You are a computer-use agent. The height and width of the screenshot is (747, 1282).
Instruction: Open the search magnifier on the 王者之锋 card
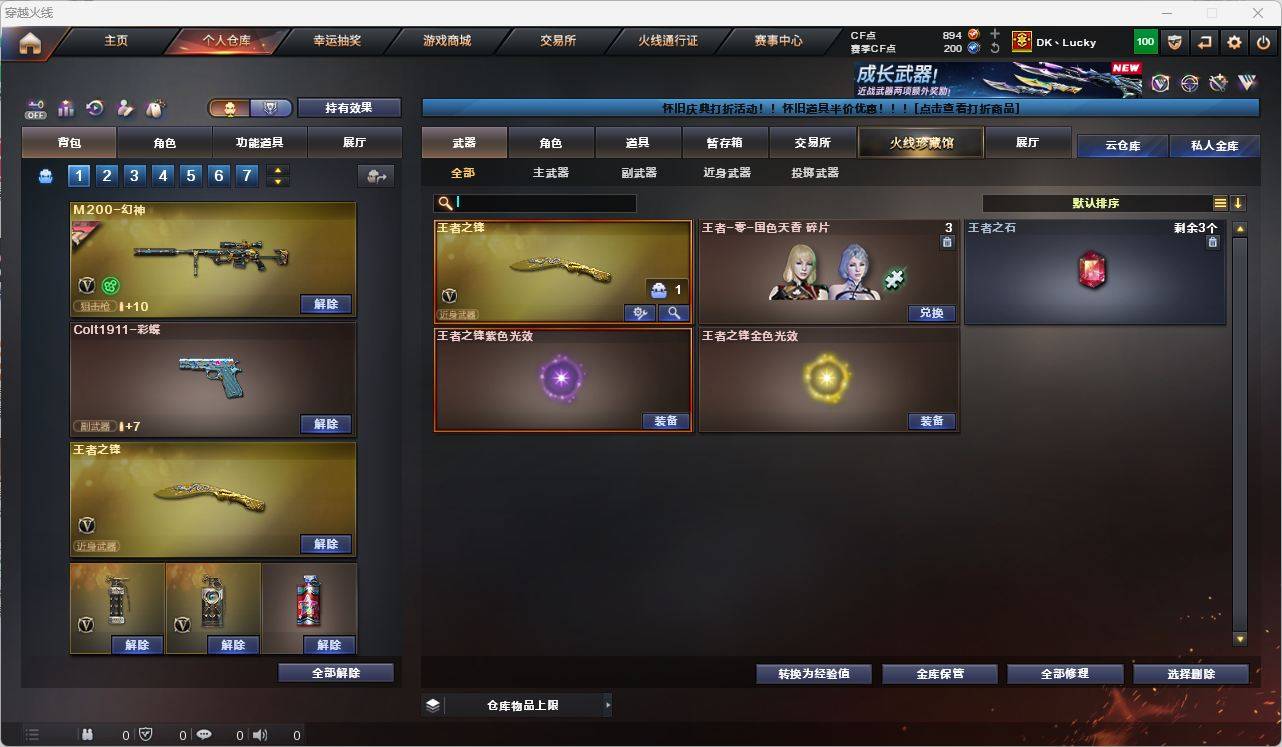674,313
